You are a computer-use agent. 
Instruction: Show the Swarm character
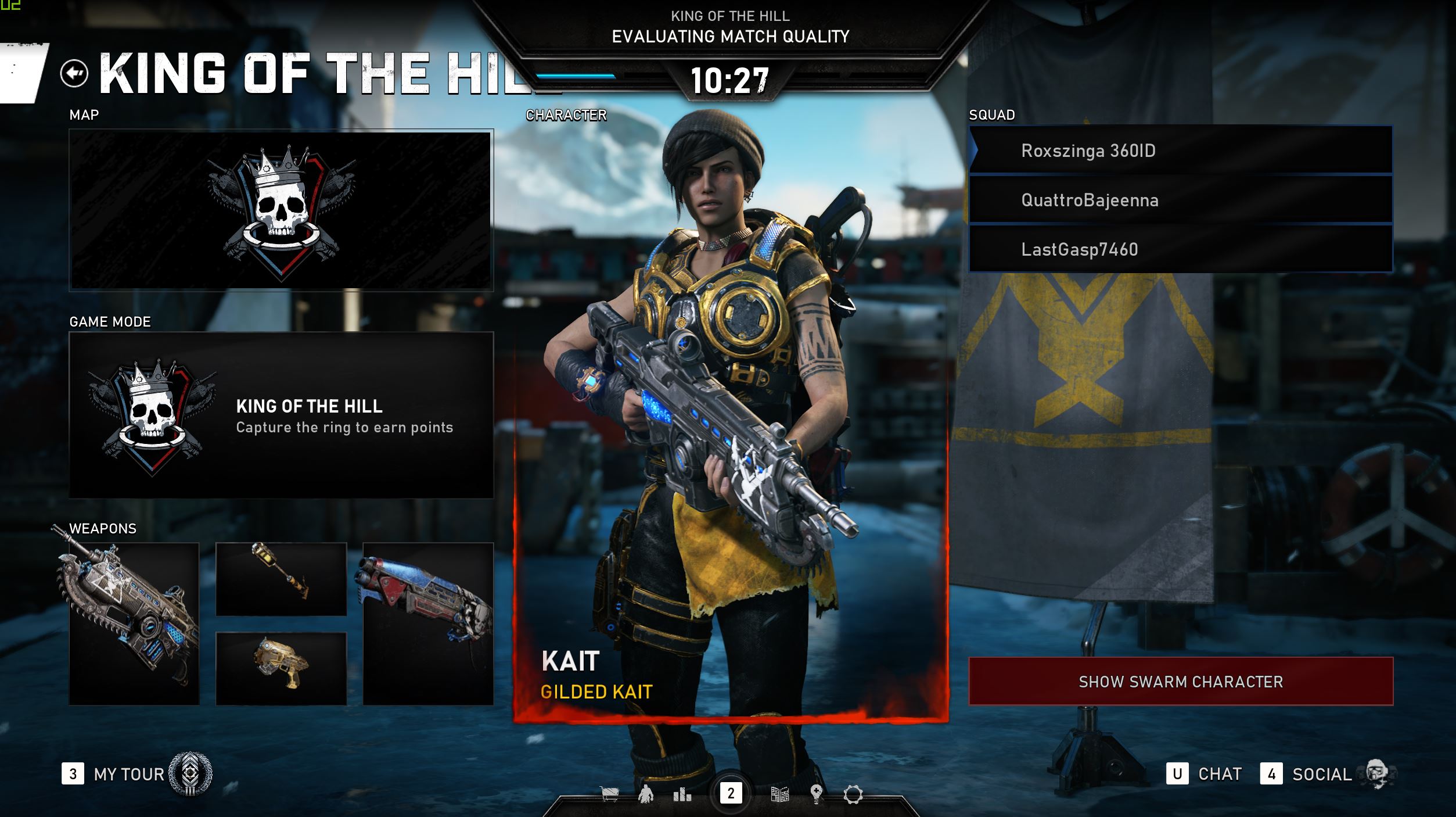tap(1180, 682)
